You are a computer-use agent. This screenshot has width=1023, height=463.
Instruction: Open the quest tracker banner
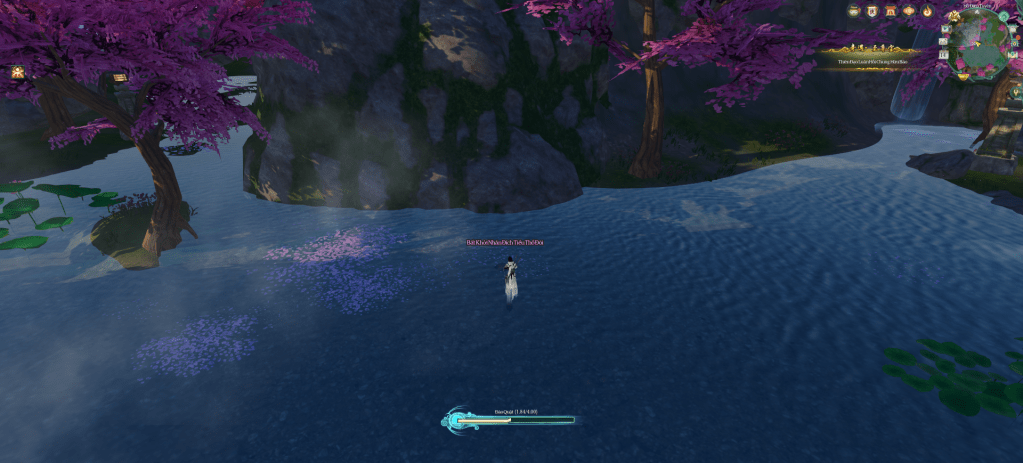(x=871, y=56)
